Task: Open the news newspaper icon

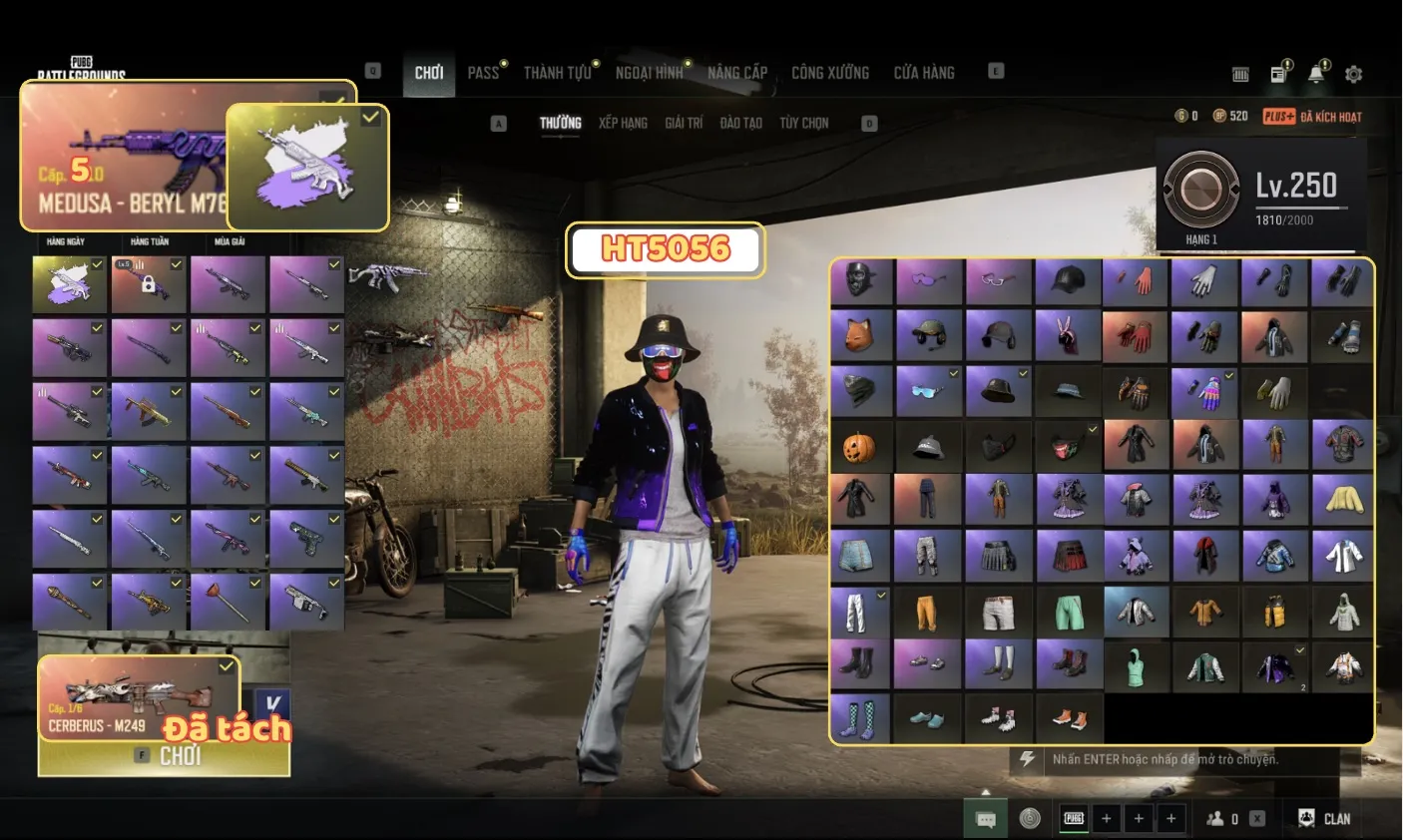Action: click(x=1278, y=74)
